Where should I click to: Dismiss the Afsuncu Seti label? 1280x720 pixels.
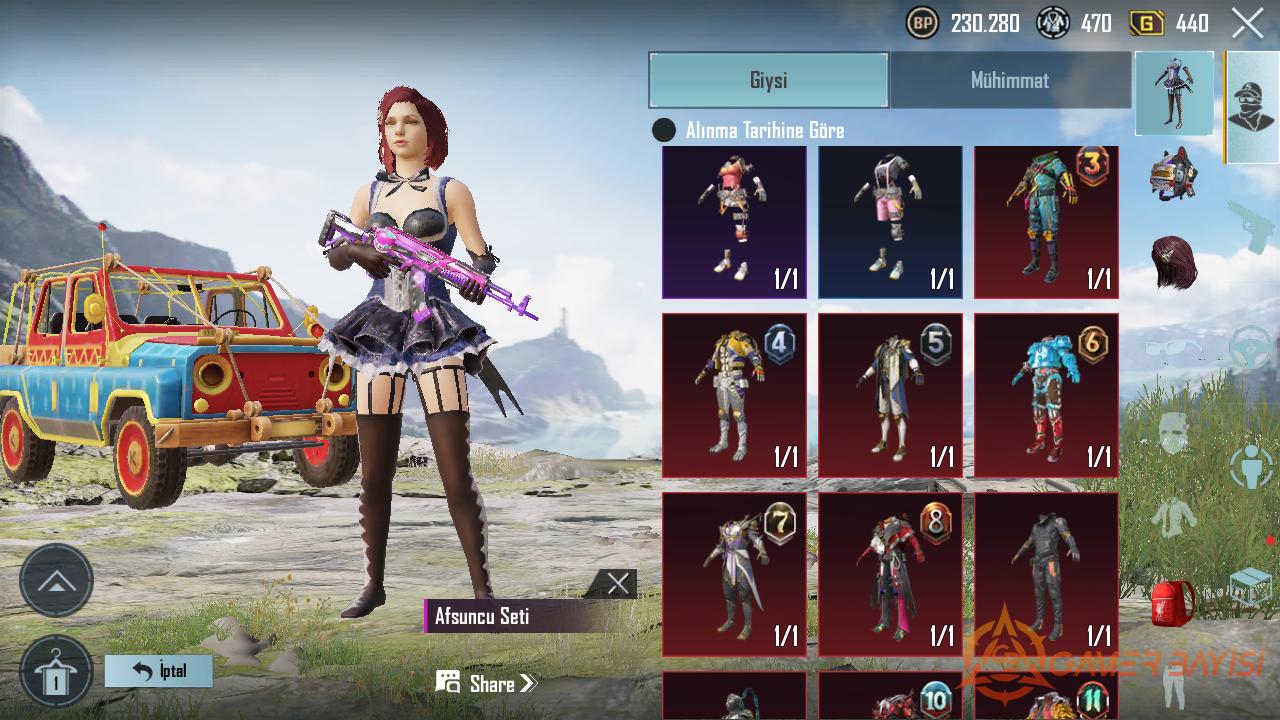618,584
